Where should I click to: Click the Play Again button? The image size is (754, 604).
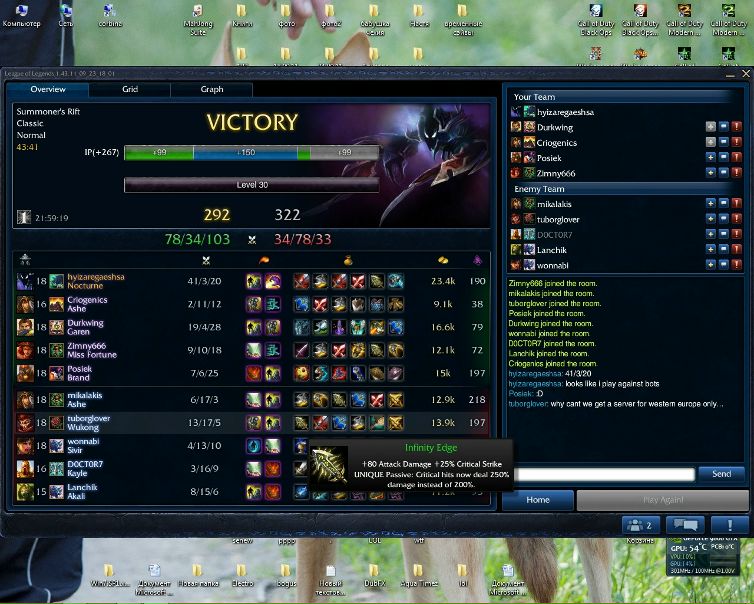(661, 499)
